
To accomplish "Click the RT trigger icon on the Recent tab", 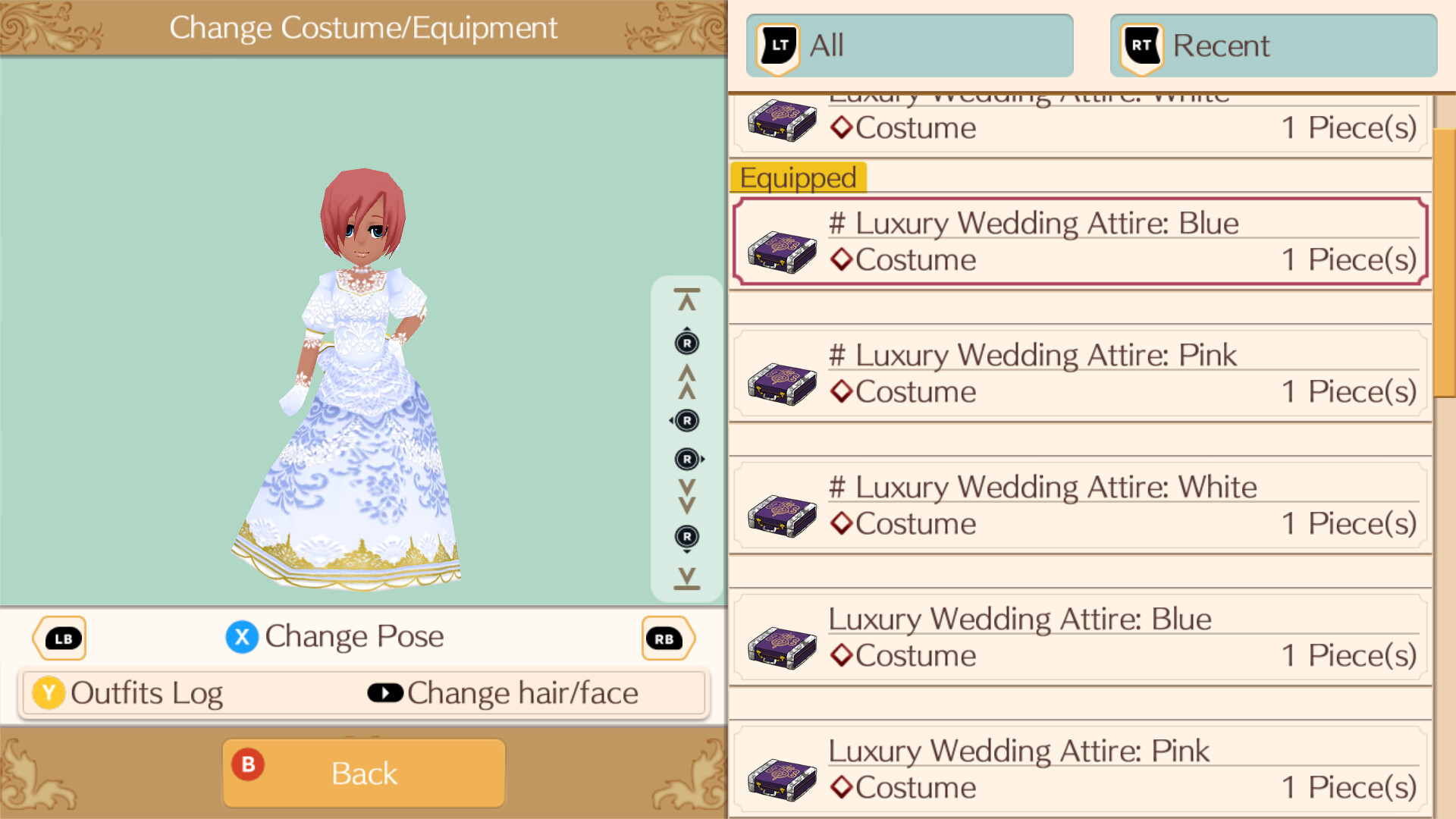I will tap(1140, 45).
